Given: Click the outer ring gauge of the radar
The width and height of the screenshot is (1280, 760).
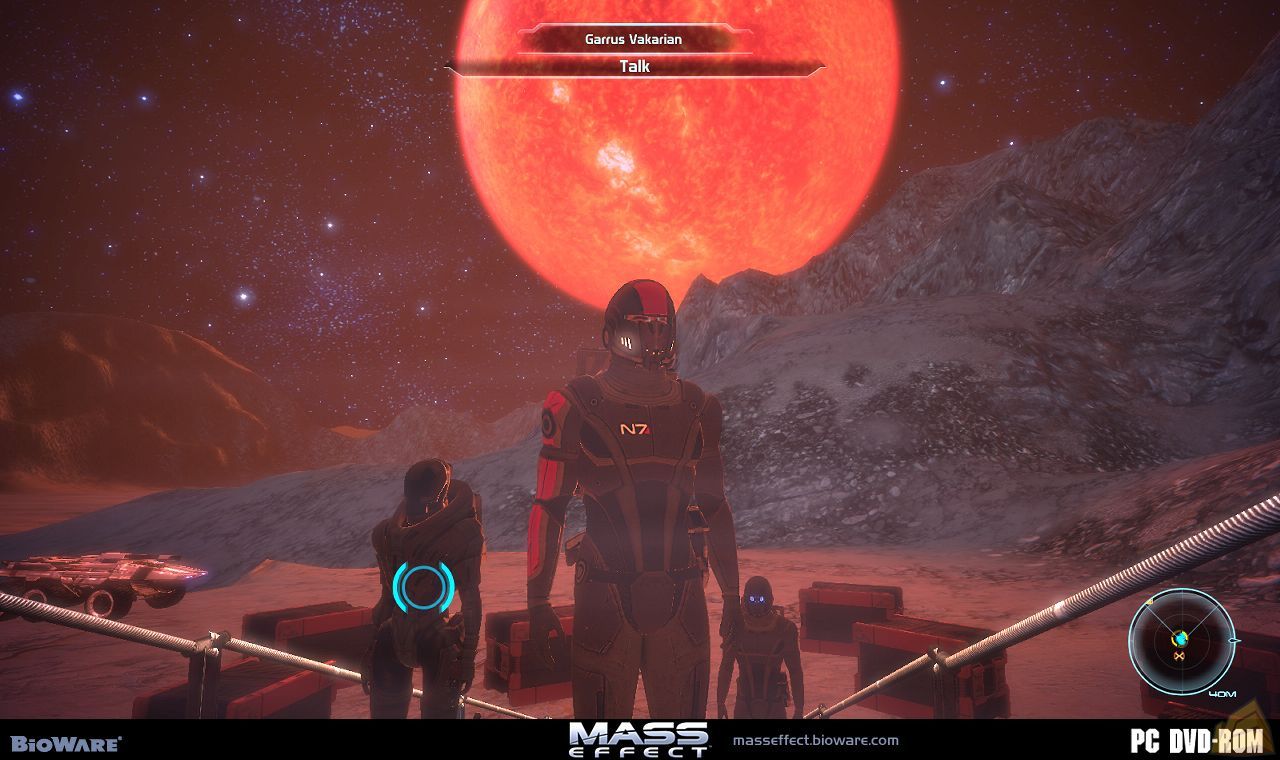Looking at the screenshot, I should tap(1180, 590).
